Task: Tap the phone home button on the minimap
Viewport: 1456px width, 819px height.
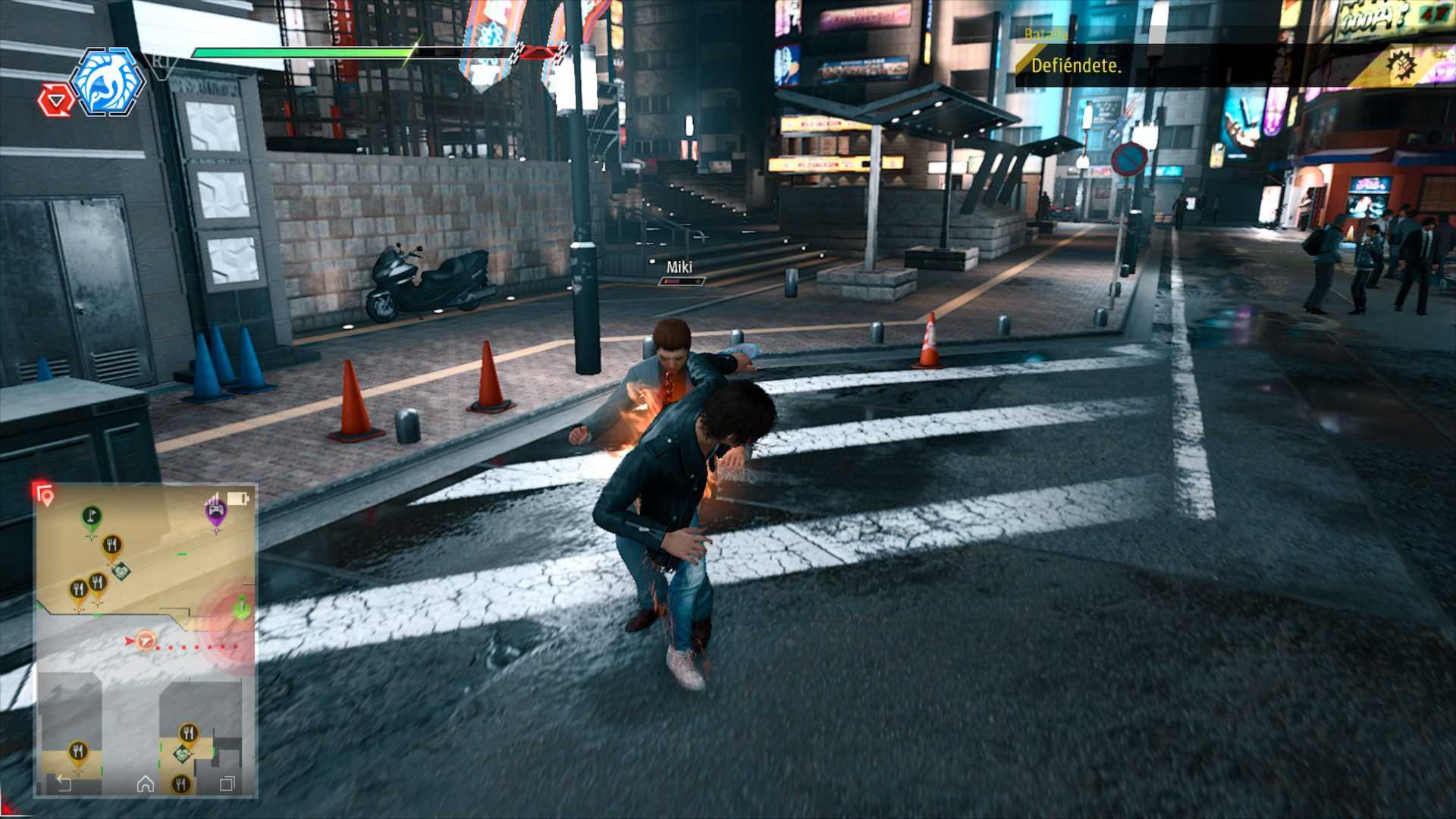Action: (x=145, y=784)
